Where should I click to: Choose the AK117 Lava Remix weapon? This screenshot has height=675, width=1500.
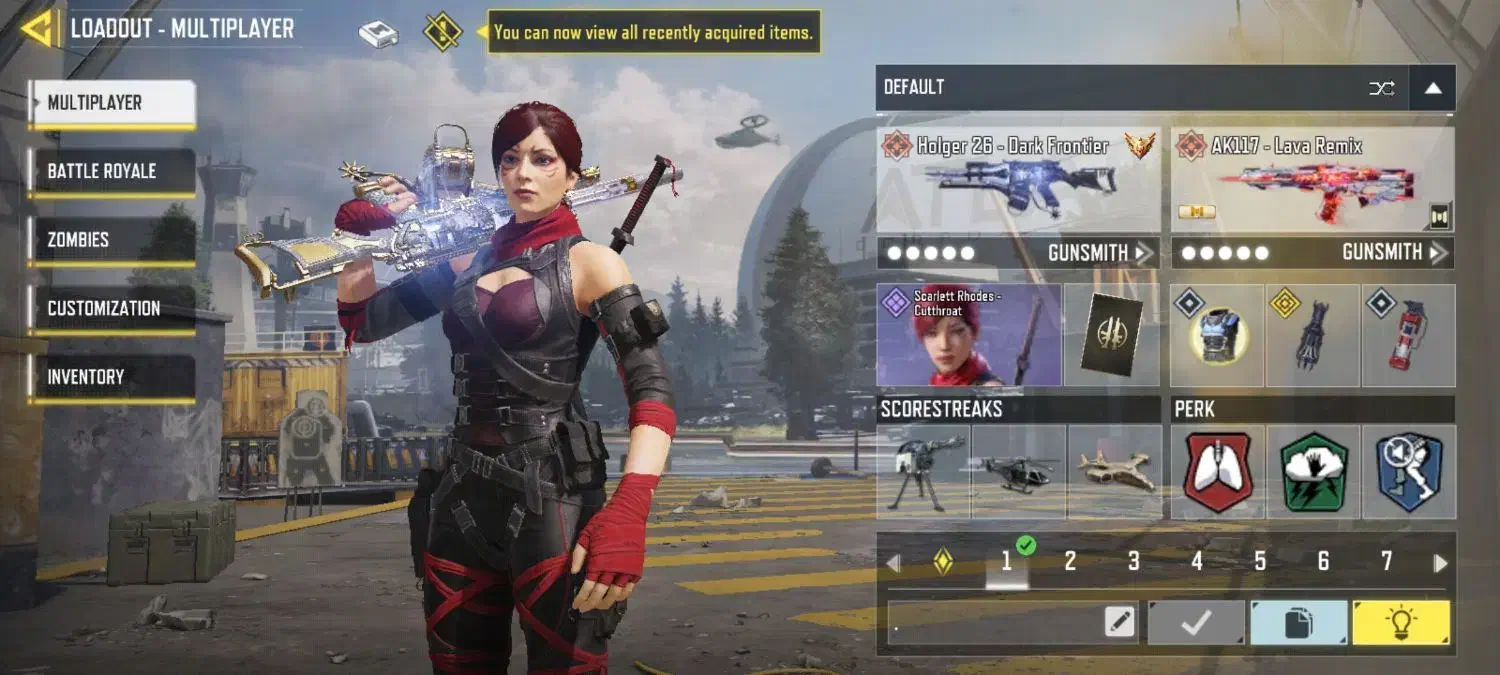click(x=1312, y=180)
